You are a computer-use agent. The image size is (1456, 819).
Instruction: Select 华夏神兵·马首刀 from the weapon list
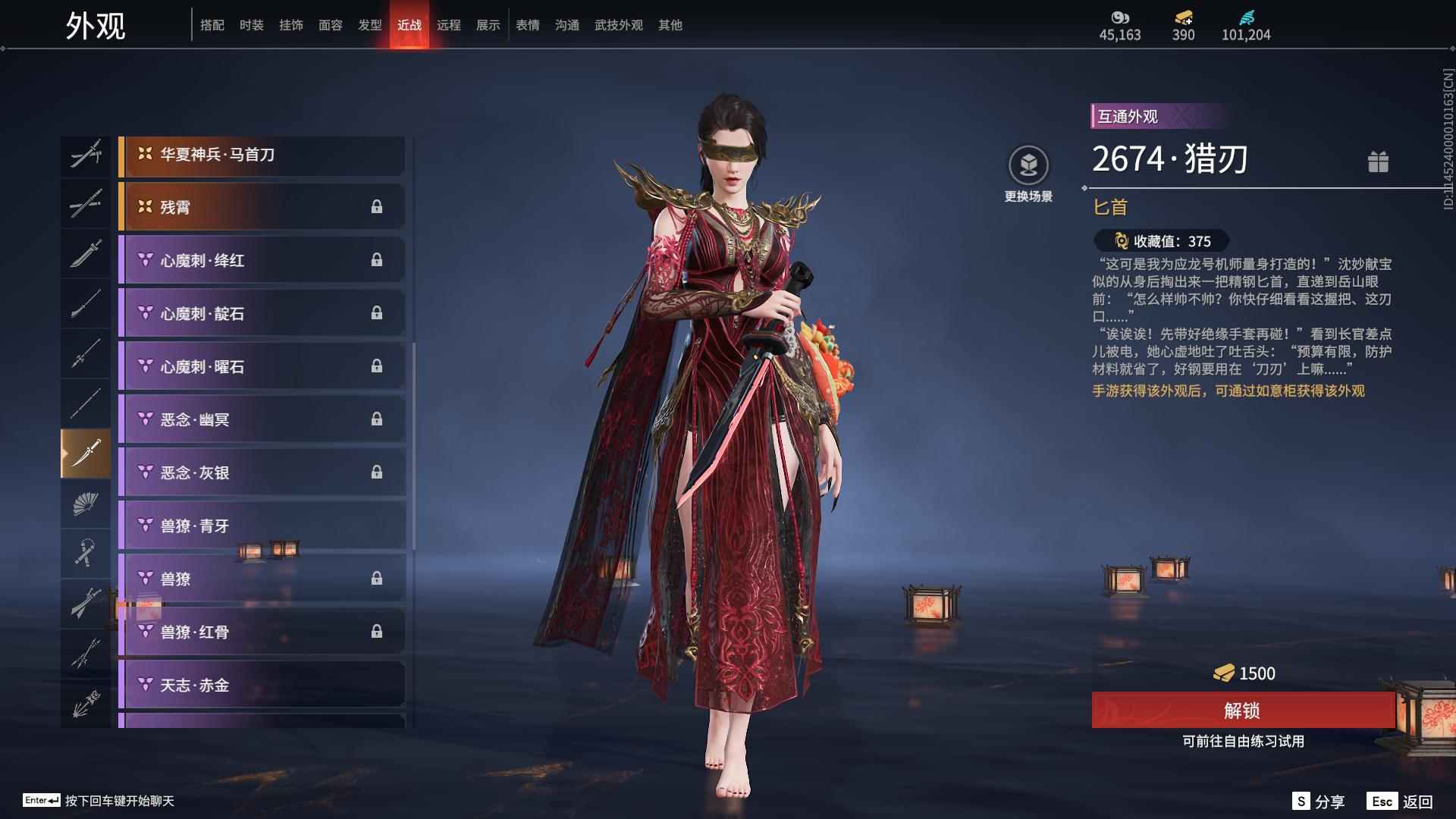tap(262, 155)
